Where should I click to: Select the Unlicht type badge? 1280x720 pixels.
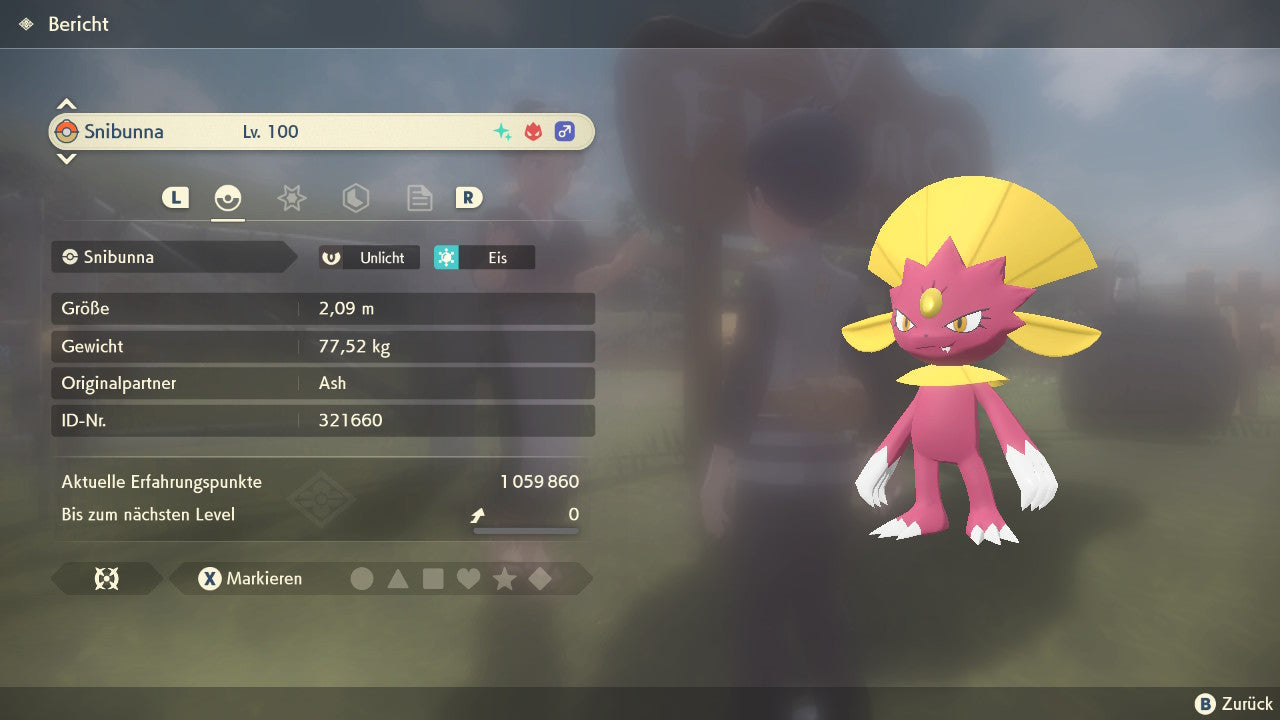pos(369,258)
